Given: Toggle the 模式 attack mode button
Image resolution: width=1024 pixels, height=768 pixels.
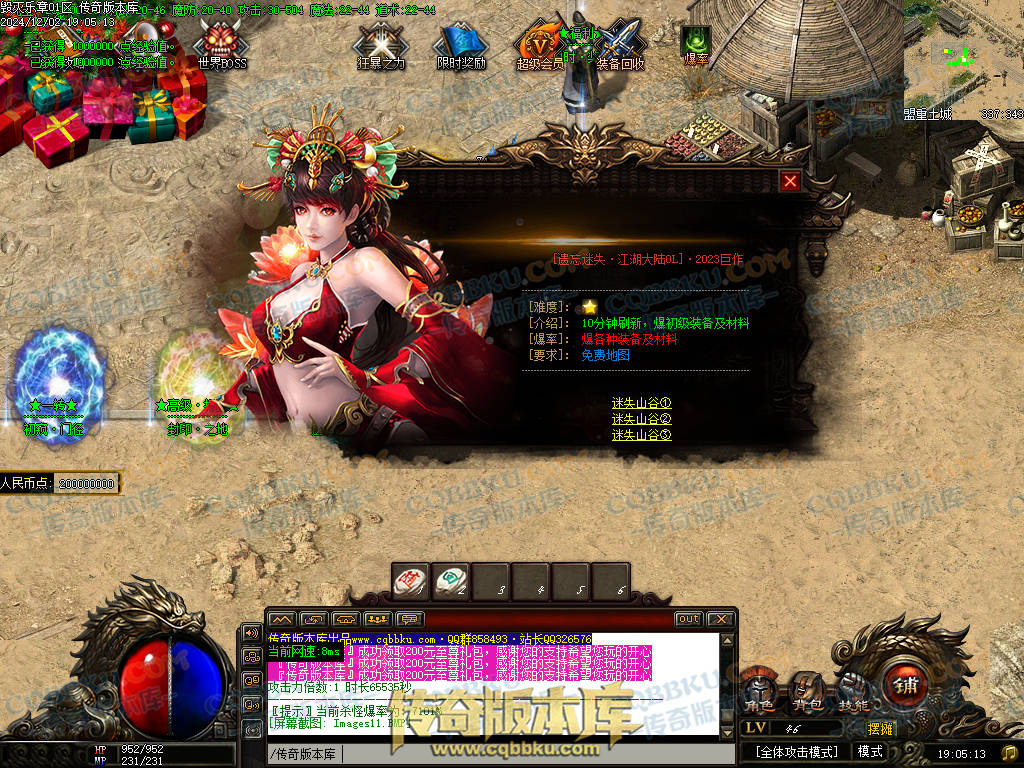Looking at the screenshot, I should point(870,752).
